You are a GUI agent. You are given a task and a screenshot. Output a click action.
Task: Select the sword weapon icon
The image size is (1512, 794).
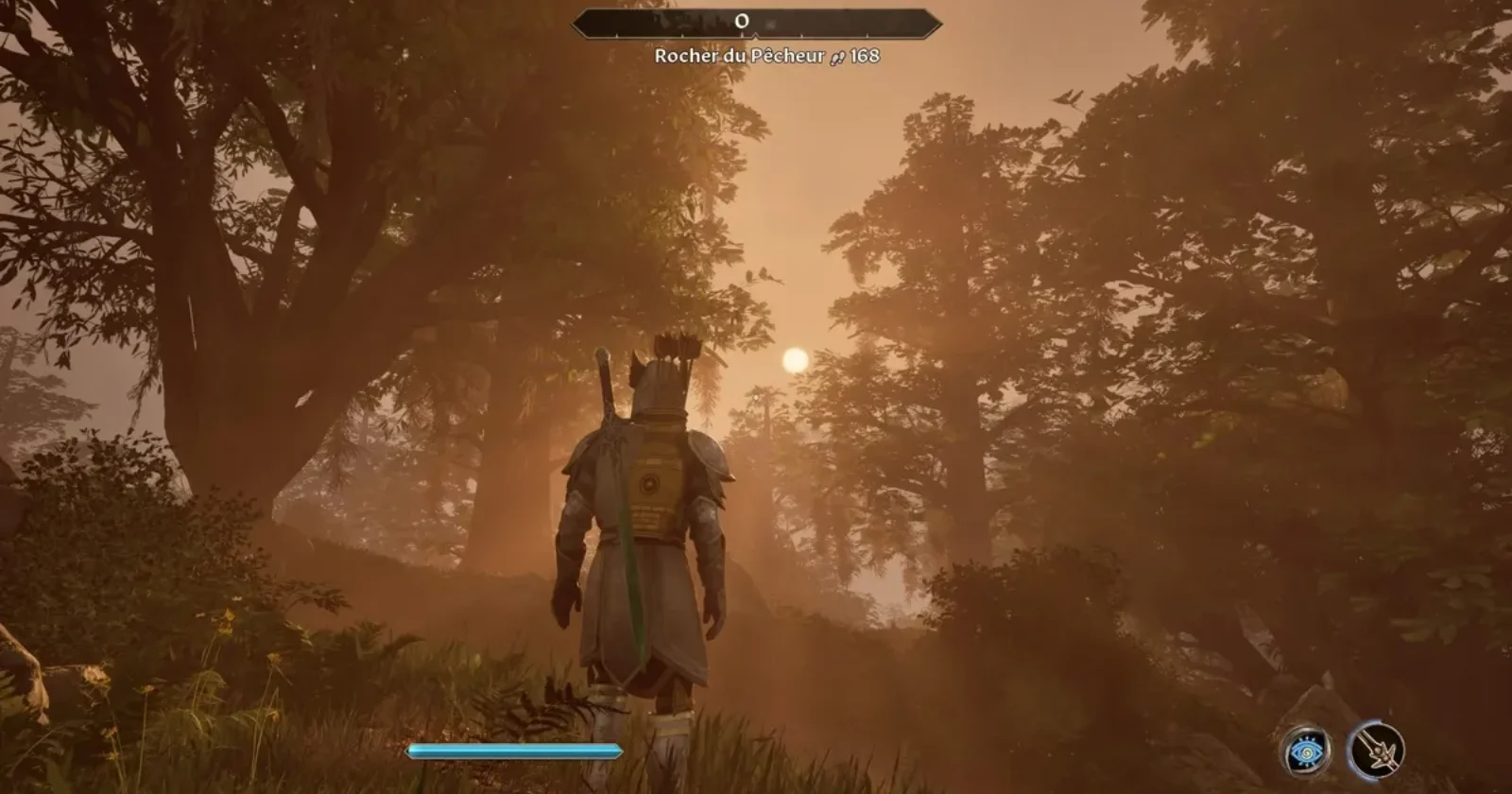coord(1376,751)
